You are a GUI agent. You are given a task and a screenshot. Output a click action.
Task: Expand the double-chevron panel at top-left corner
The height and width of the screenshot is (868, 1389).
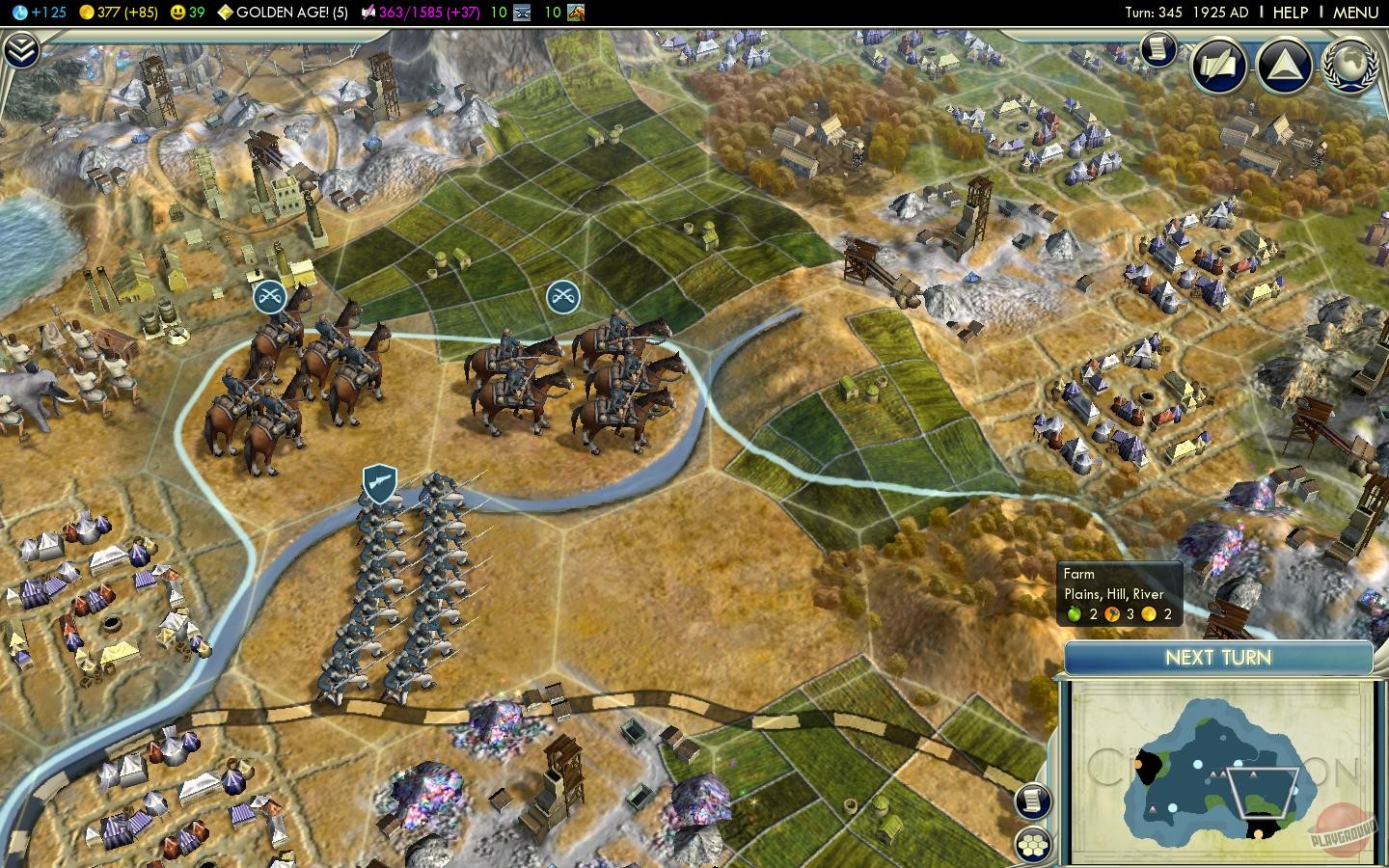(21, 50)
